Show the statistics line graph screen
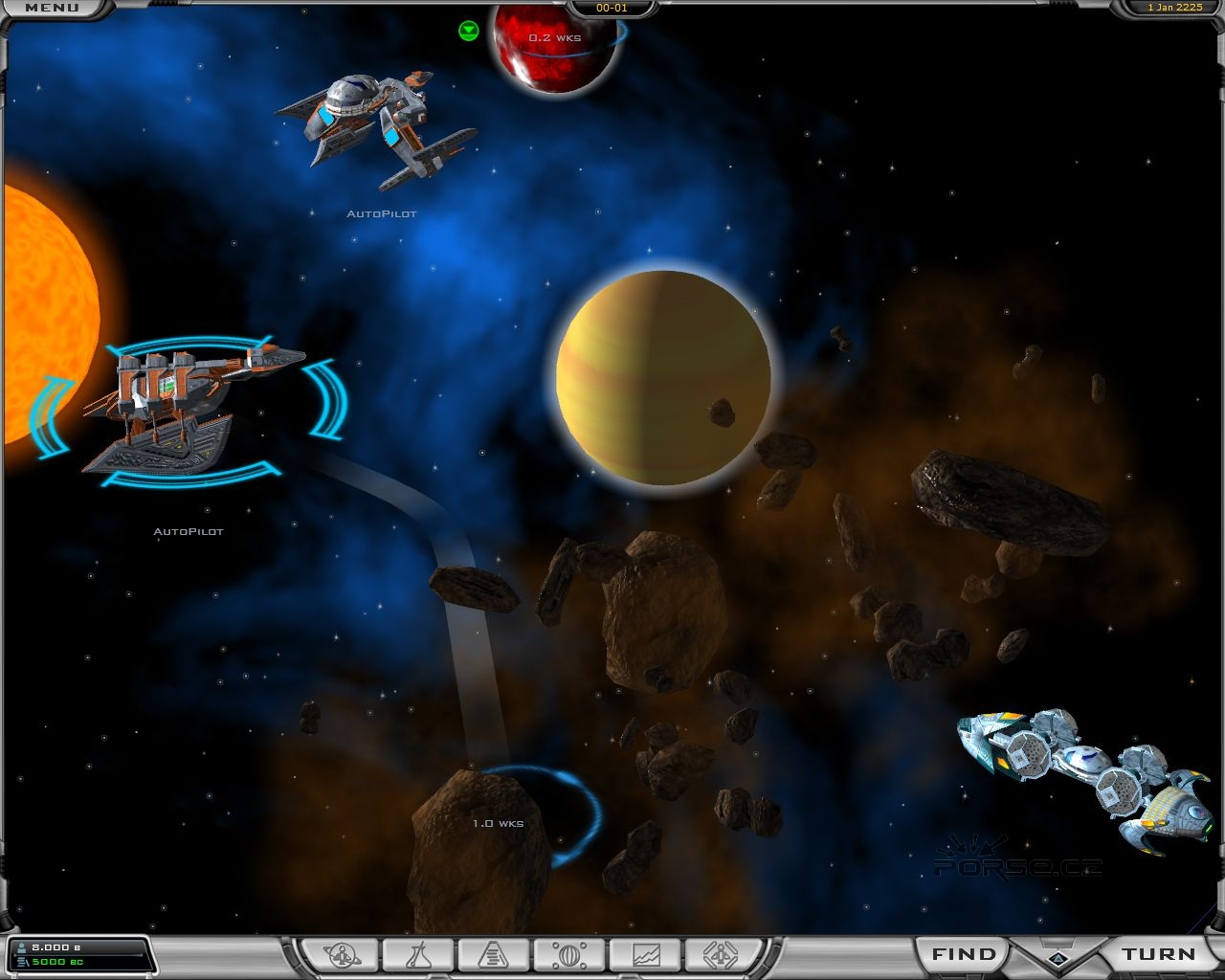 (645, 954)
